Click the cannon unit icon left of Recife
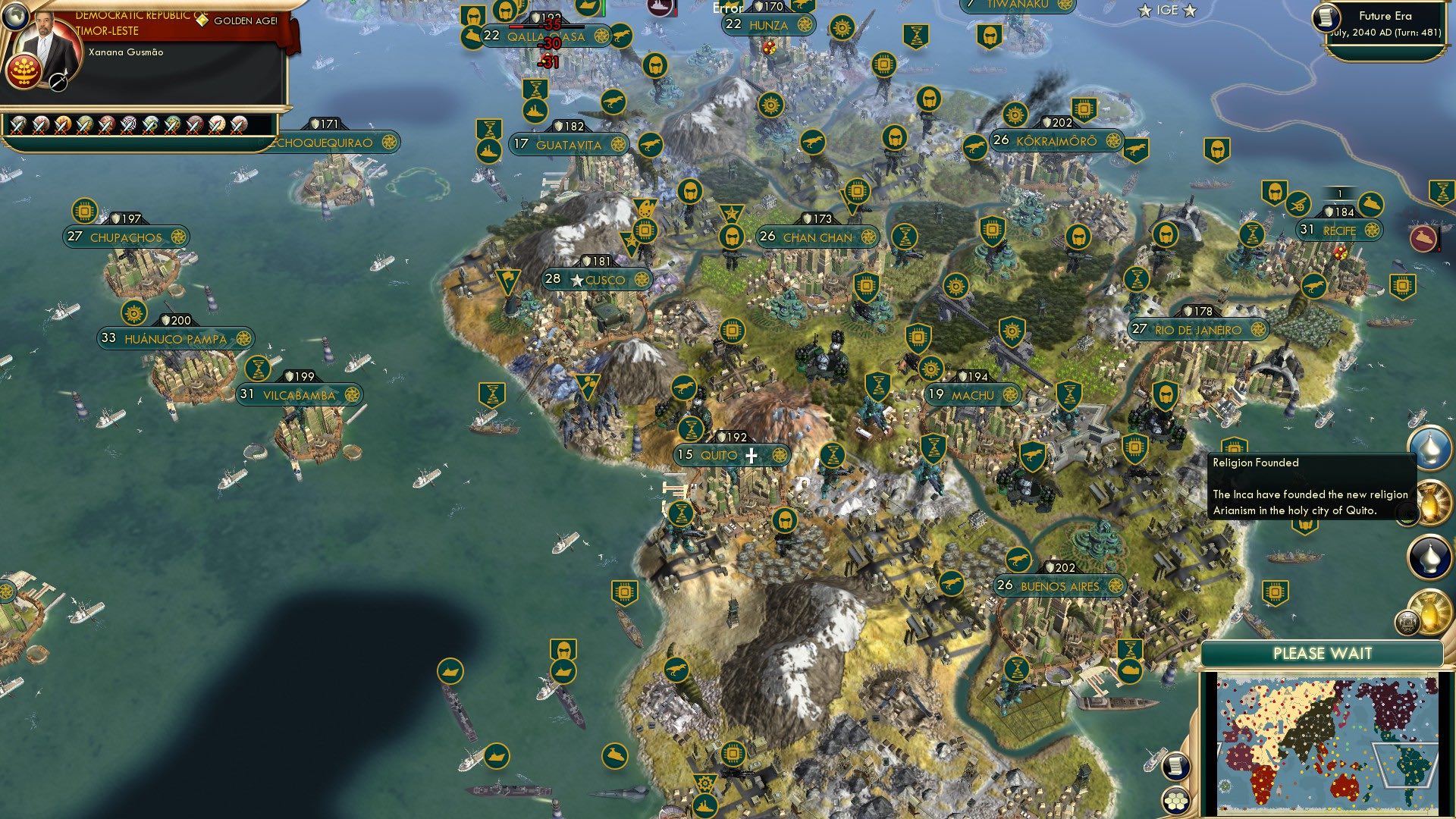The width and height of the screenshot is (1456, 819). tap(1299, 203)
